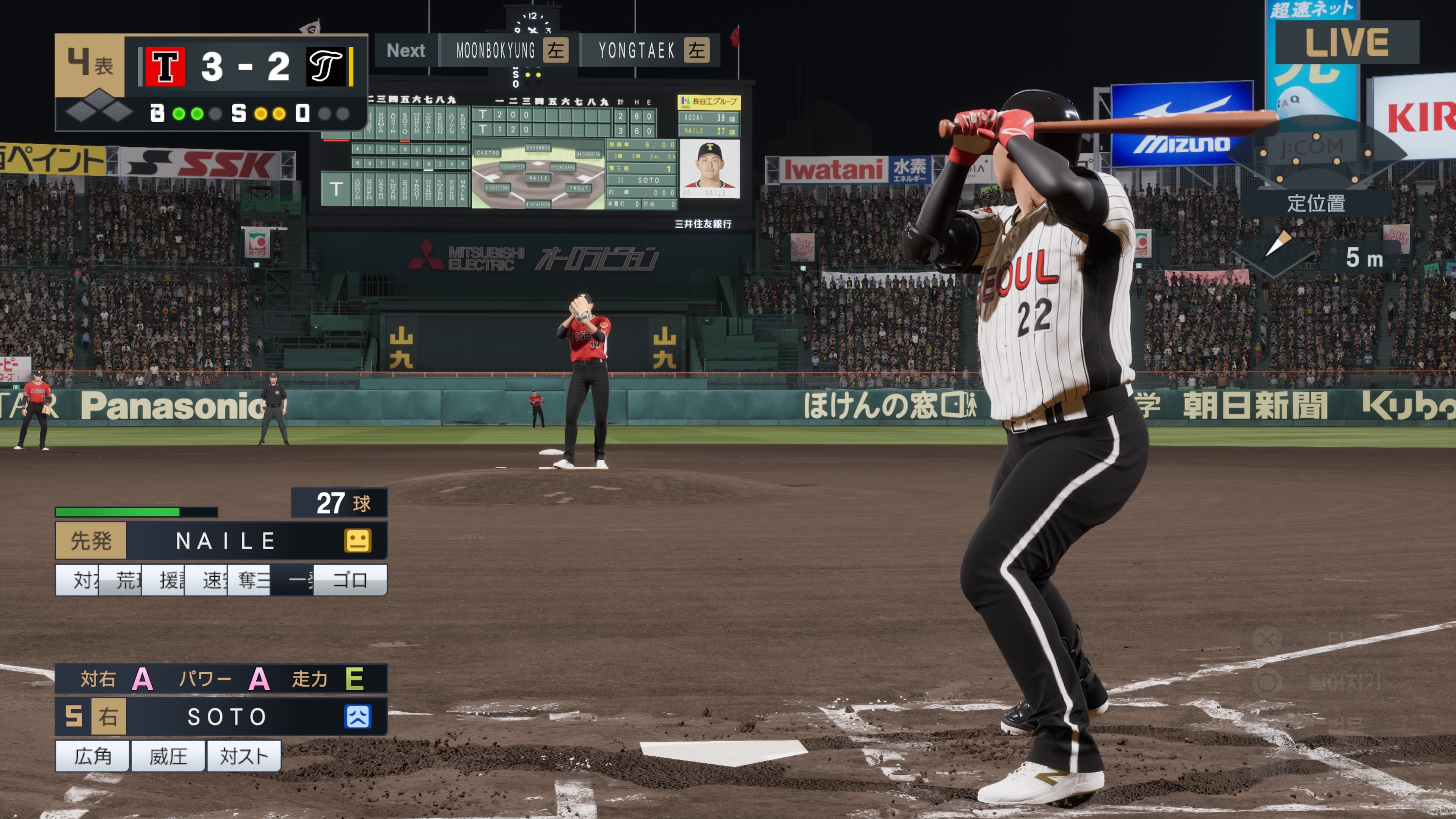Select the 威圧 batter trait tag
Image resolution: width=1456 pixels, height=819 pixels.
pyautogui.click(x=168, y=756)
